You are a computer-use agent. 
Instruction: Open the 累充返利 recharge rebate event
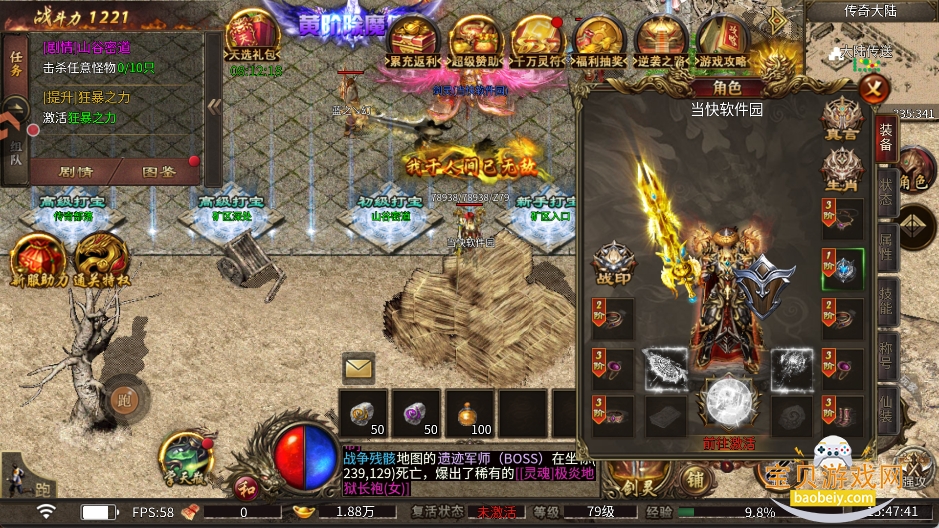414,43
